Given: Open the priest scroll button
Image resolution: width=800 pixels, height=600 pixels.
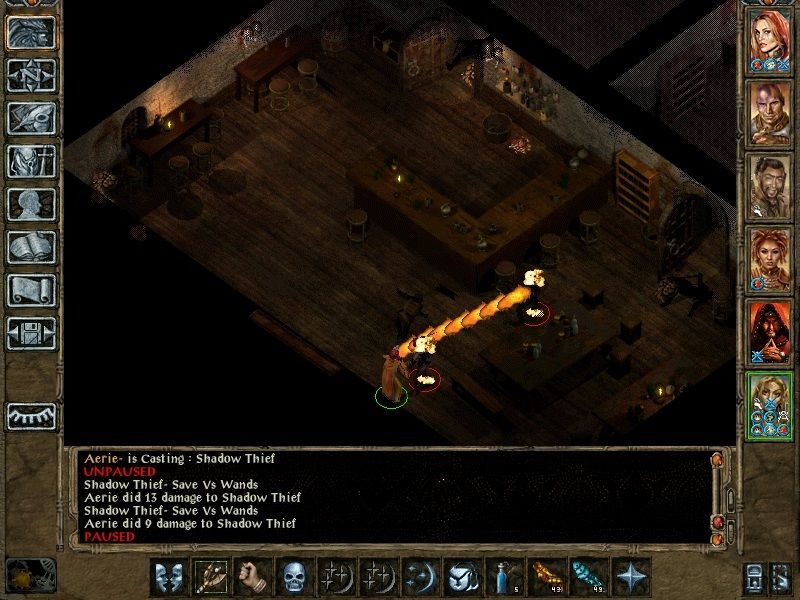Looking at the screenshot, I should (31, 290).
